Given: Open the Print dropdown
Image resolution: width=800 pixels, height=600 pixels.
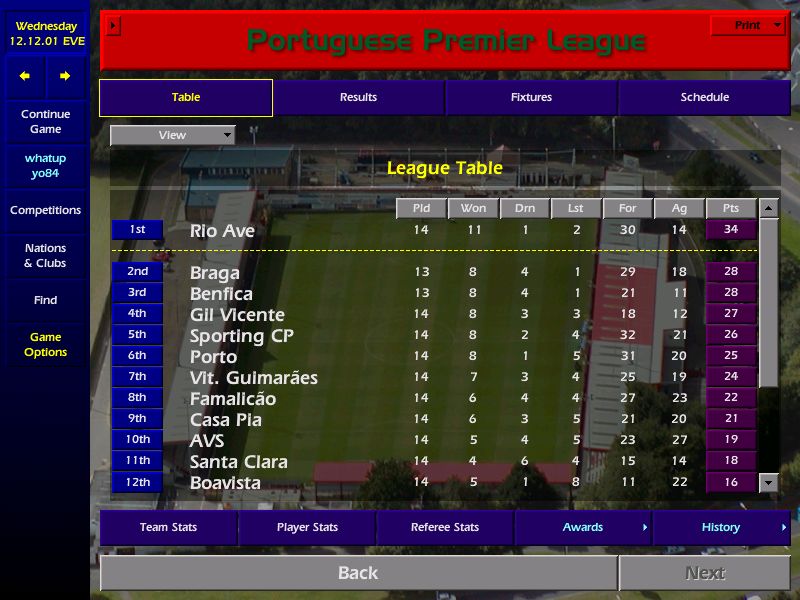Looking at the screenshot, I should click(x=748, y=25).
